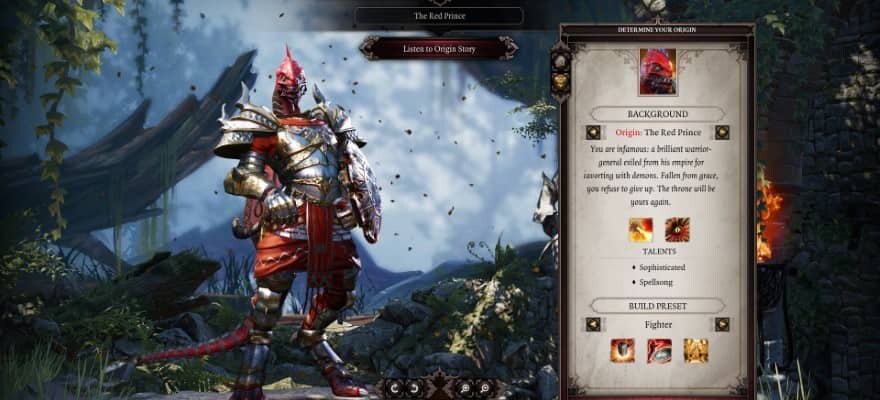The height and width of the screenshot is (400, 880).
Task: Choose the previous build preset before Fighter
Action: click(x=593, y=324)
